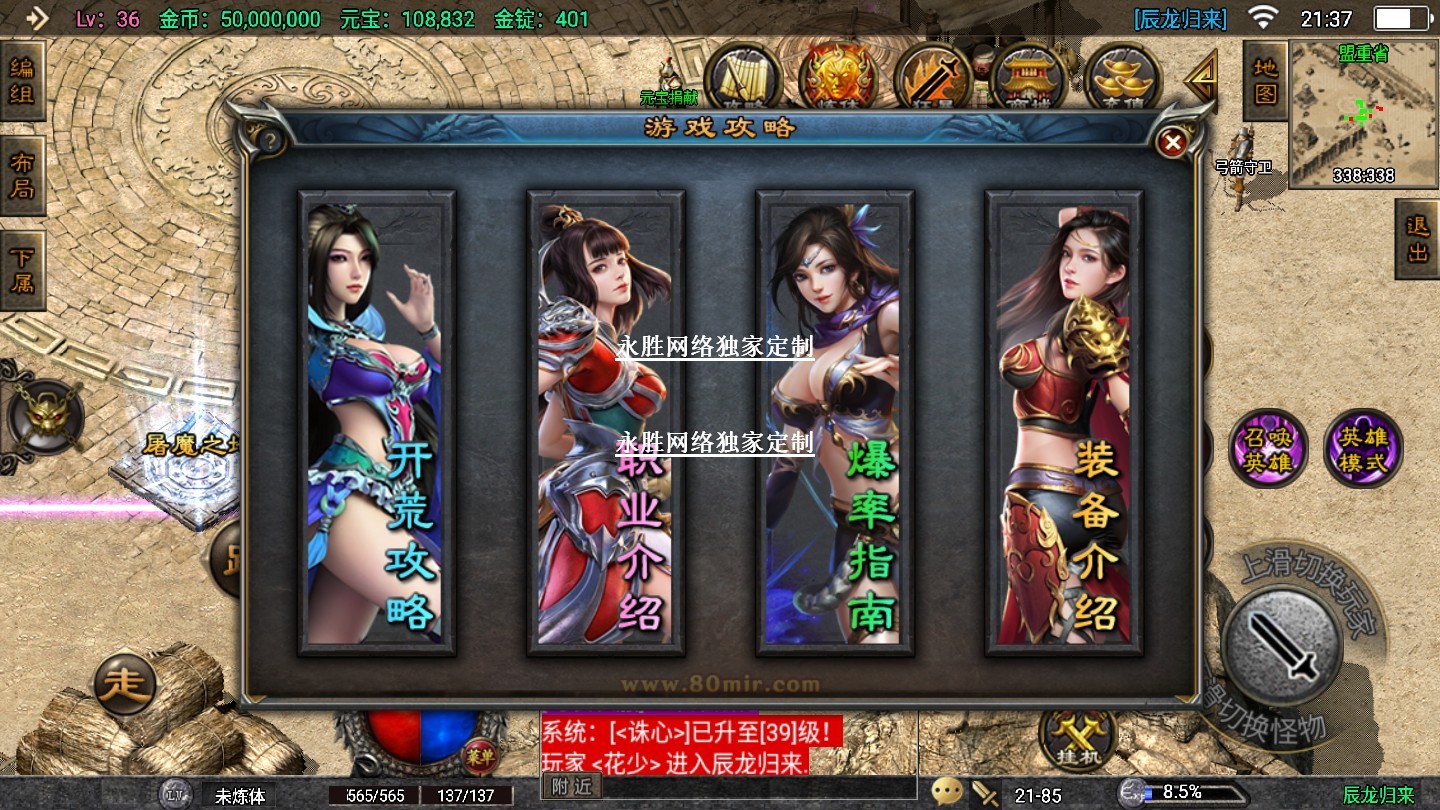Open the 地图 map button
The image size is (1440, 810).
pyautogui.click(x=1265, y=82)
